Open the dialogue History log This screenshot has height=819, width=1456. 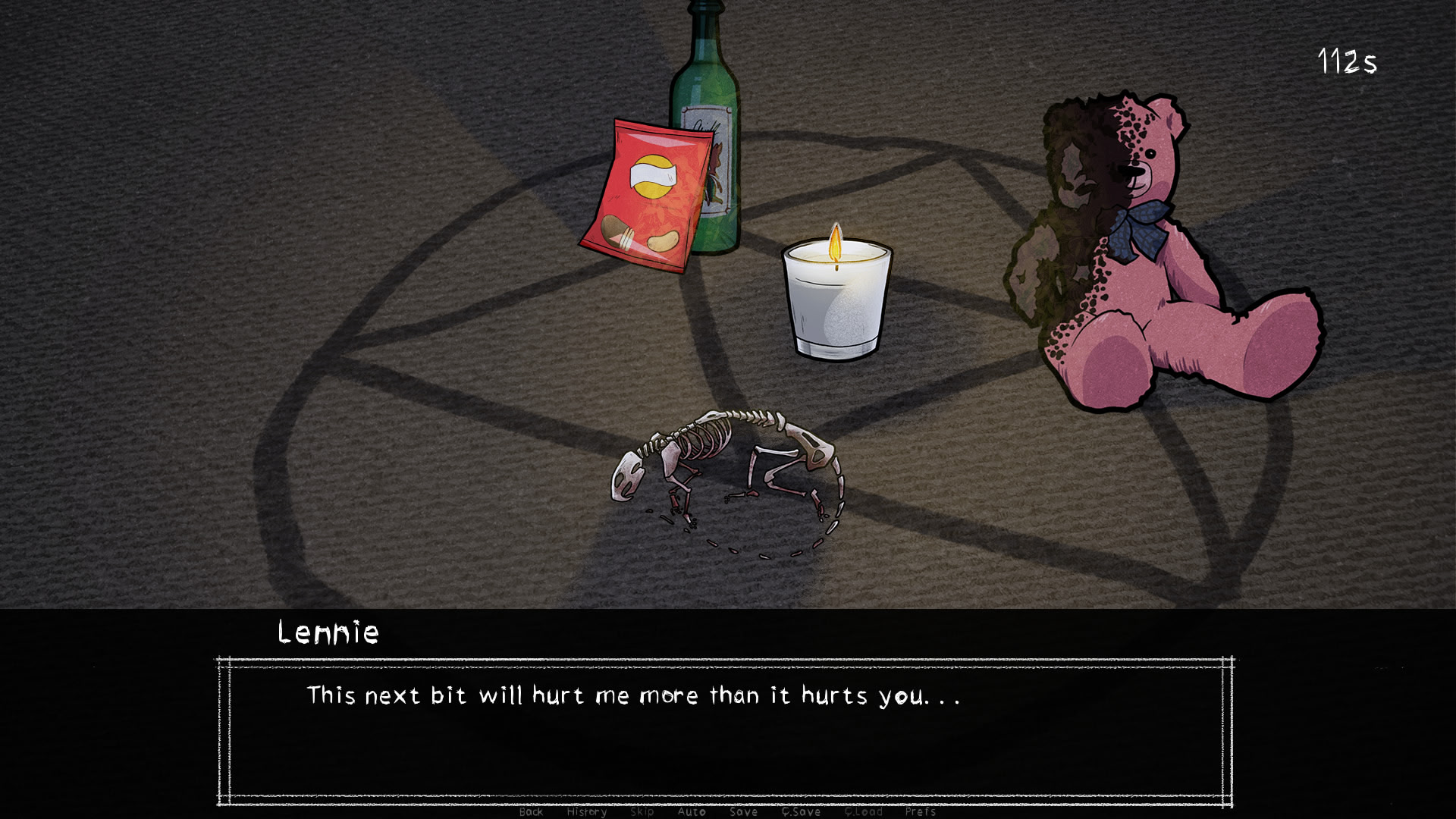(586, 811)
